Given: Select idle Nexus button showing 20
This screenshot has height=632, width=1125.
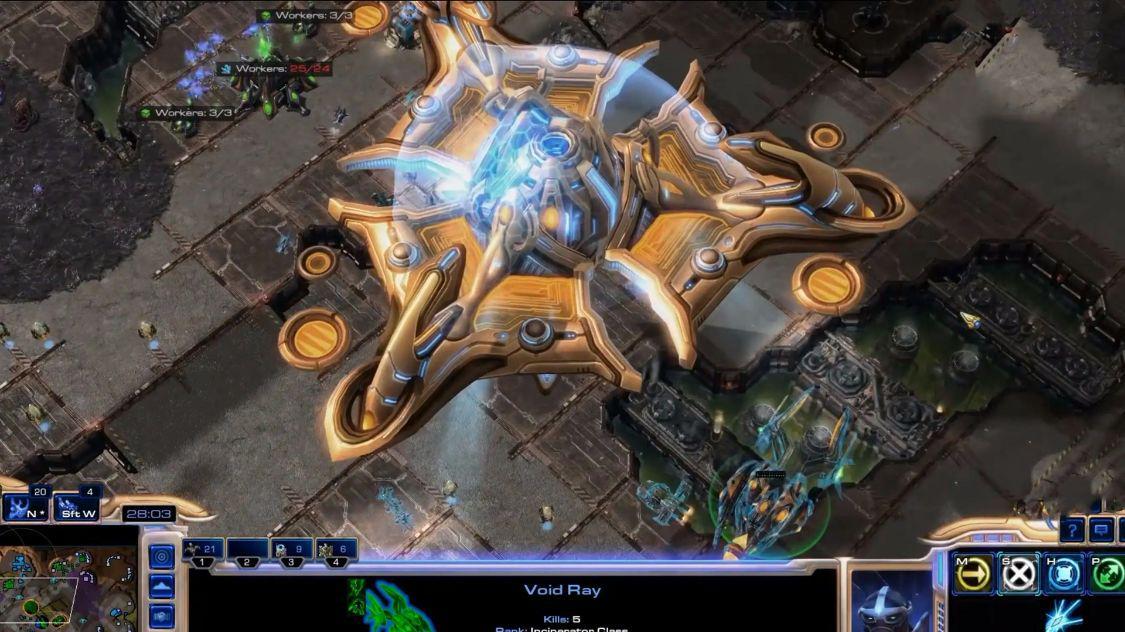Looking at the screenshot, I should 24,507.
